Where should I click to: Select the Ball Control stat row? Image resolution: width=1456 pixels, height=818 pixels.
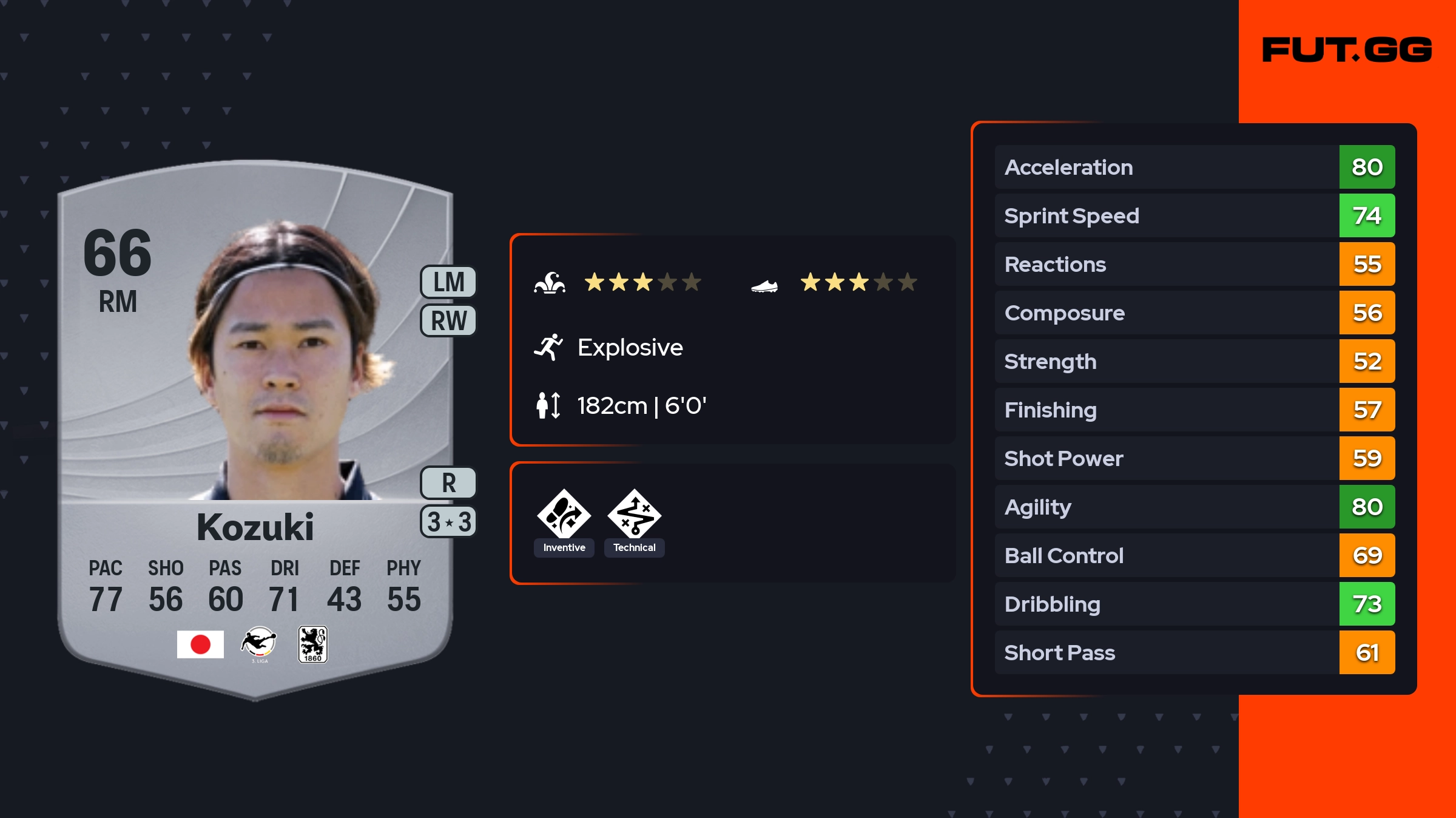(x=1194, y=555)
